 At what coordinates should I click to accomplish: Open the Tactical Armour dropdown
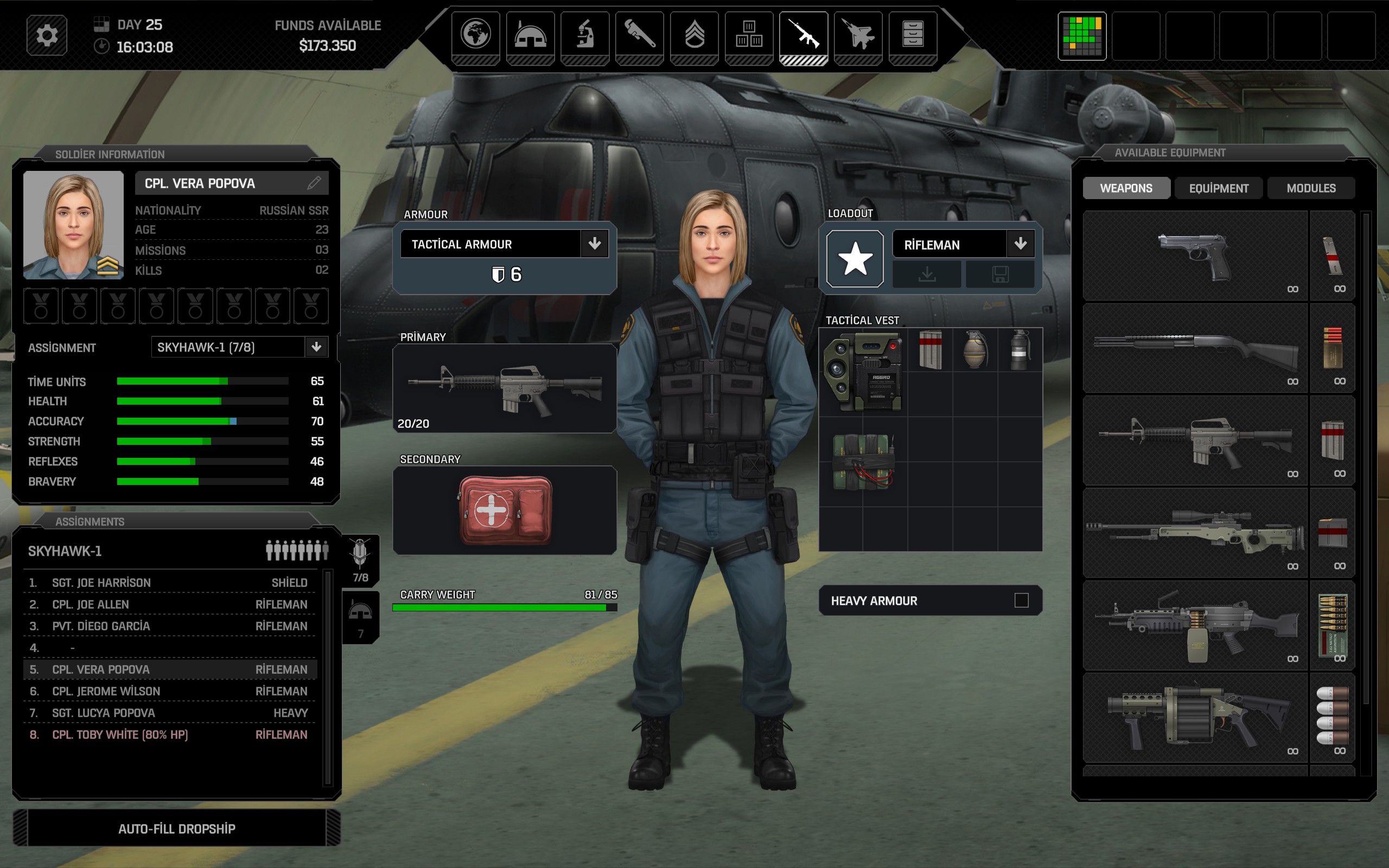tap(595, 244)
